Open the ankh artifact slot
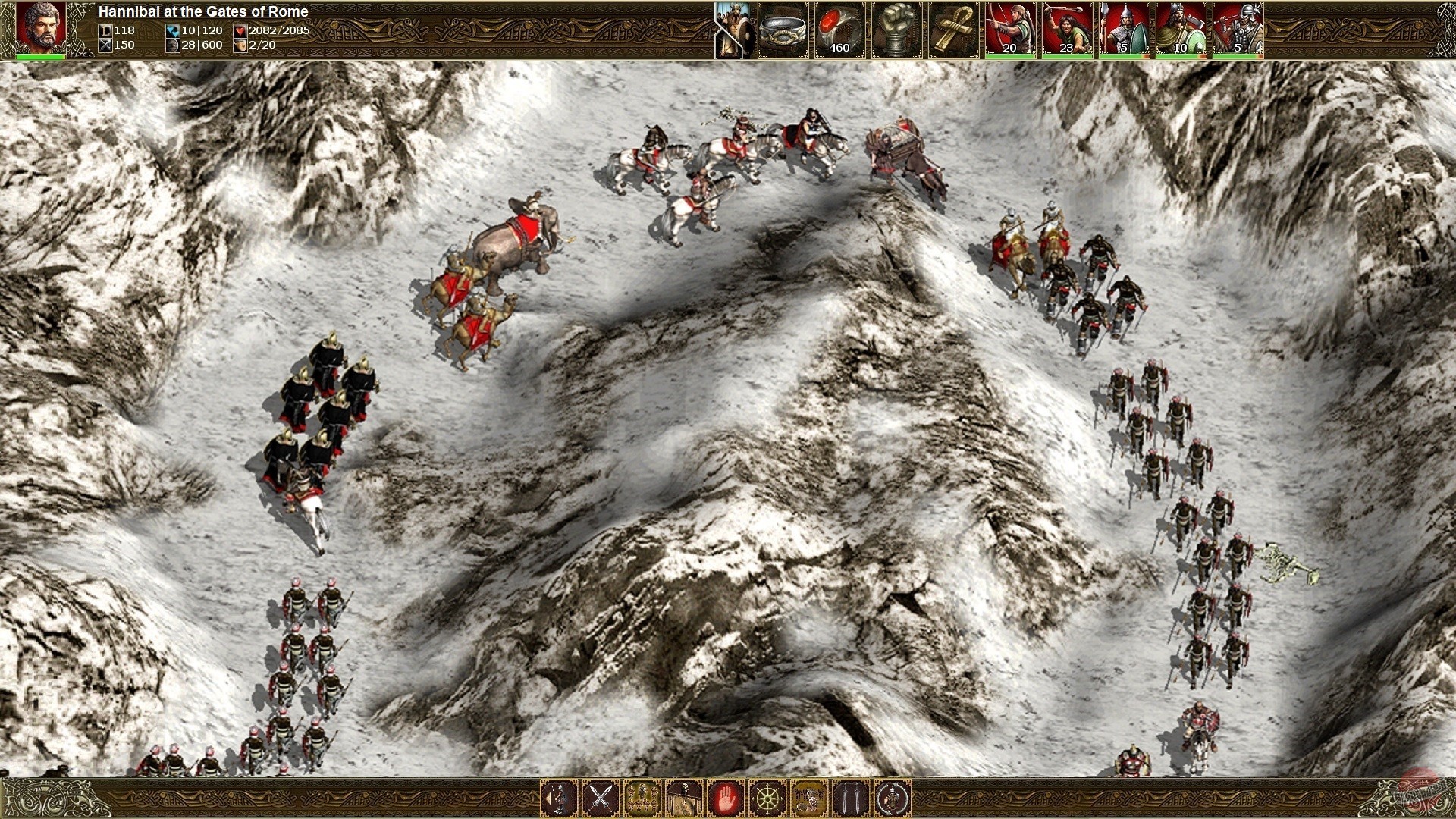This screenshot has height=819, width=1456. pyautogui.click(x=955, y=30)
